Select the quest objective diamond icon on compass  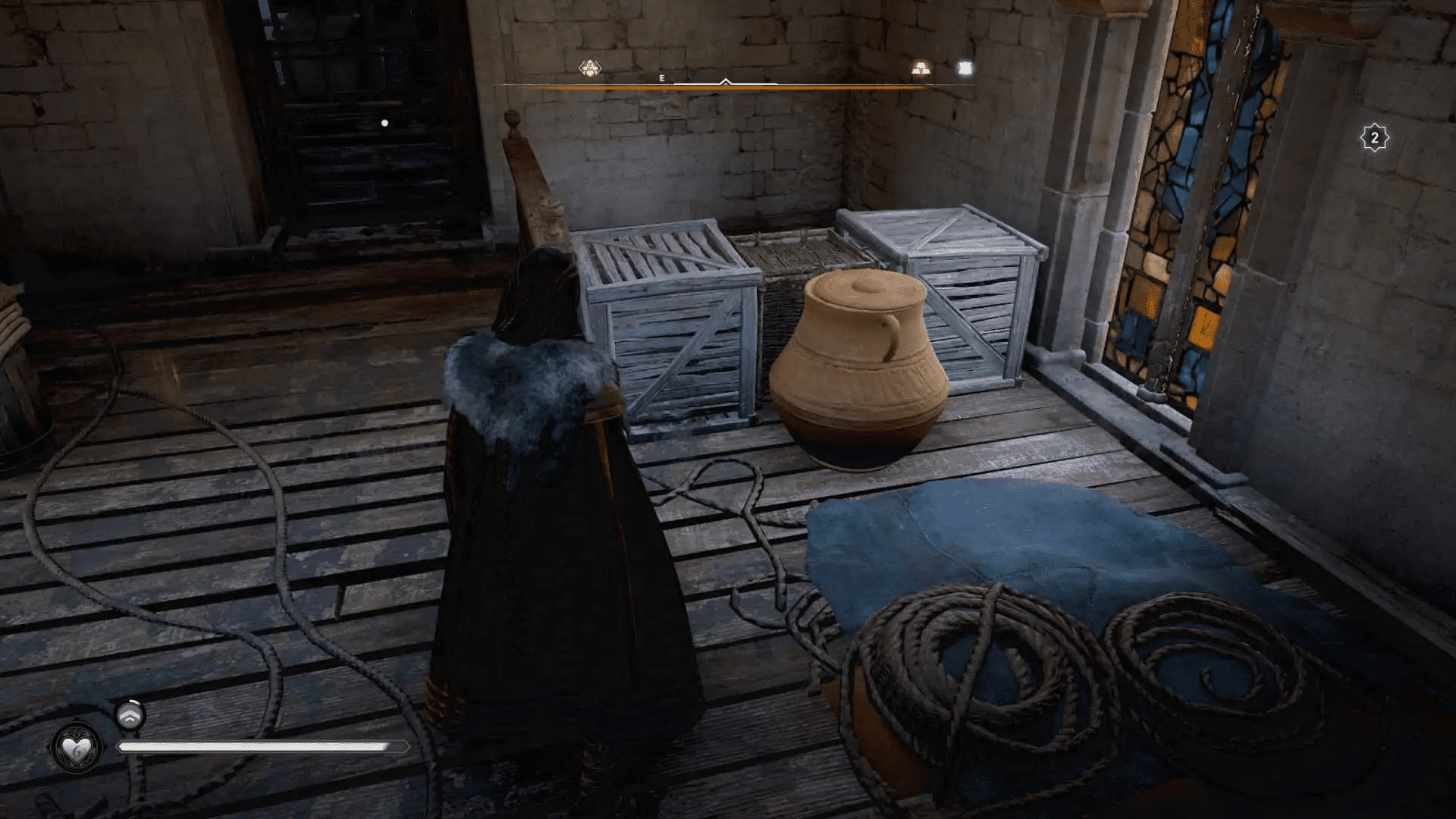pyautogui.click(x=590, y=68)
